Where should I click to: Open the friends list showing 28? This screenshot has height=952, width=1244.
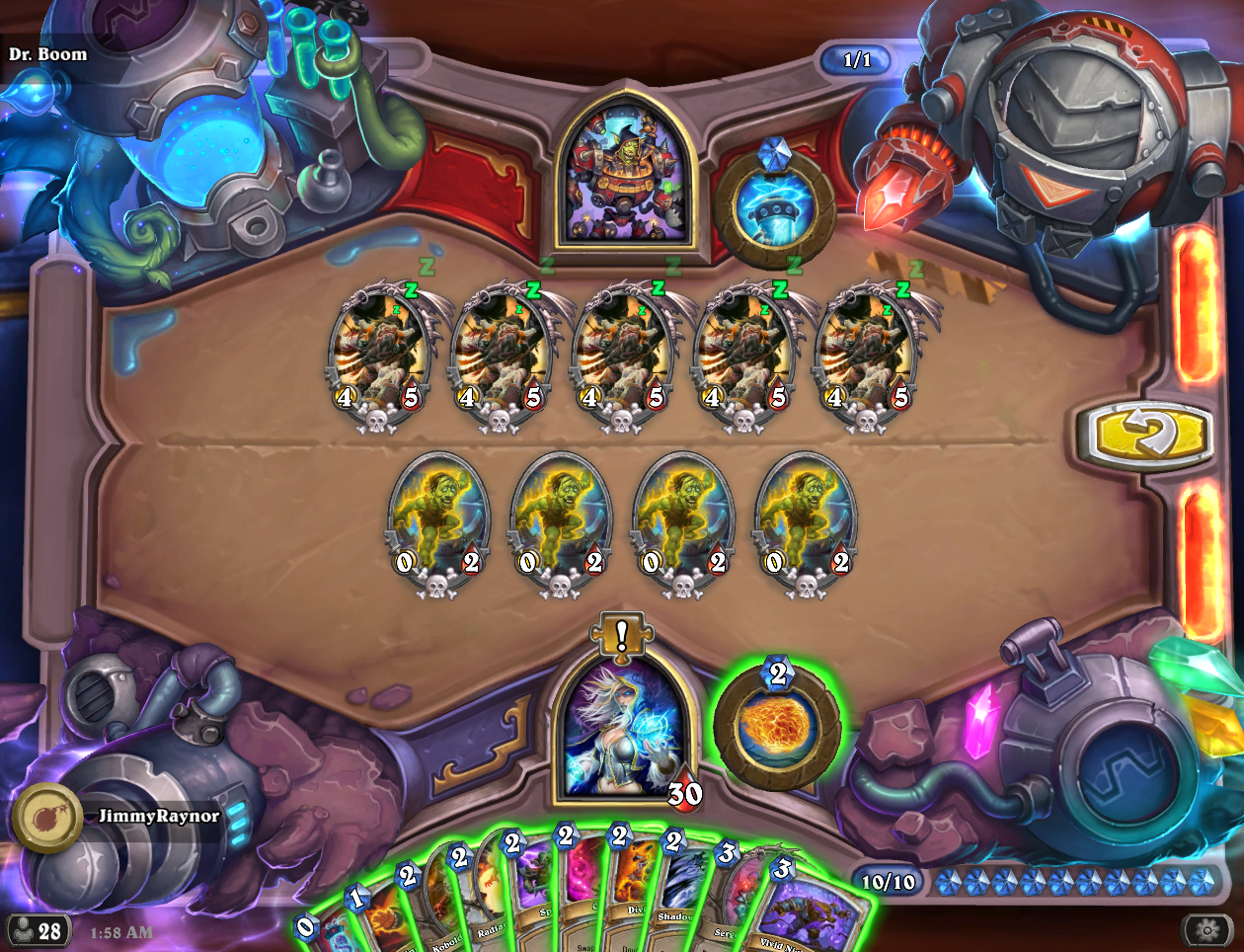click(36, 930)
